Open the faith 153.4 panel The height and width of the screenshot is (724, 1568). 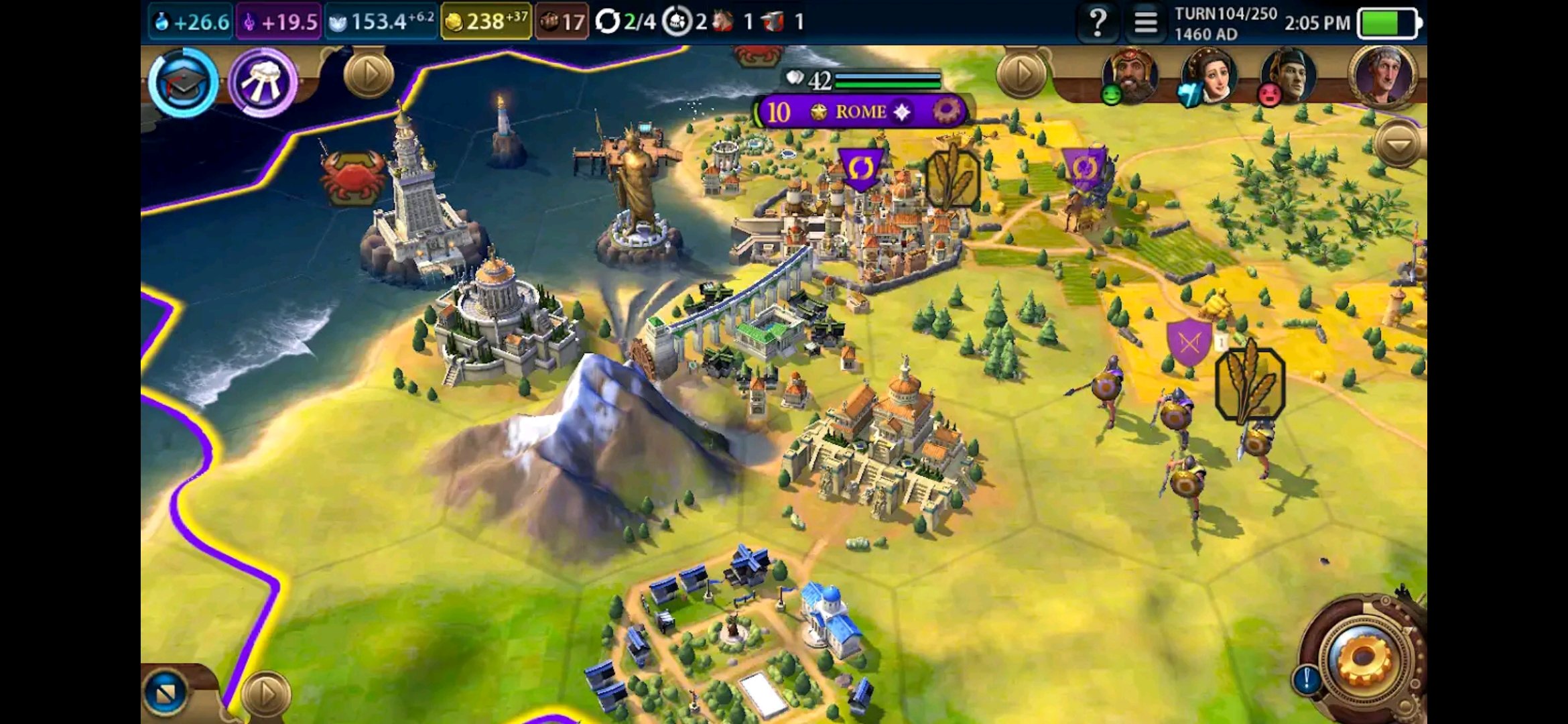(381, 22)
